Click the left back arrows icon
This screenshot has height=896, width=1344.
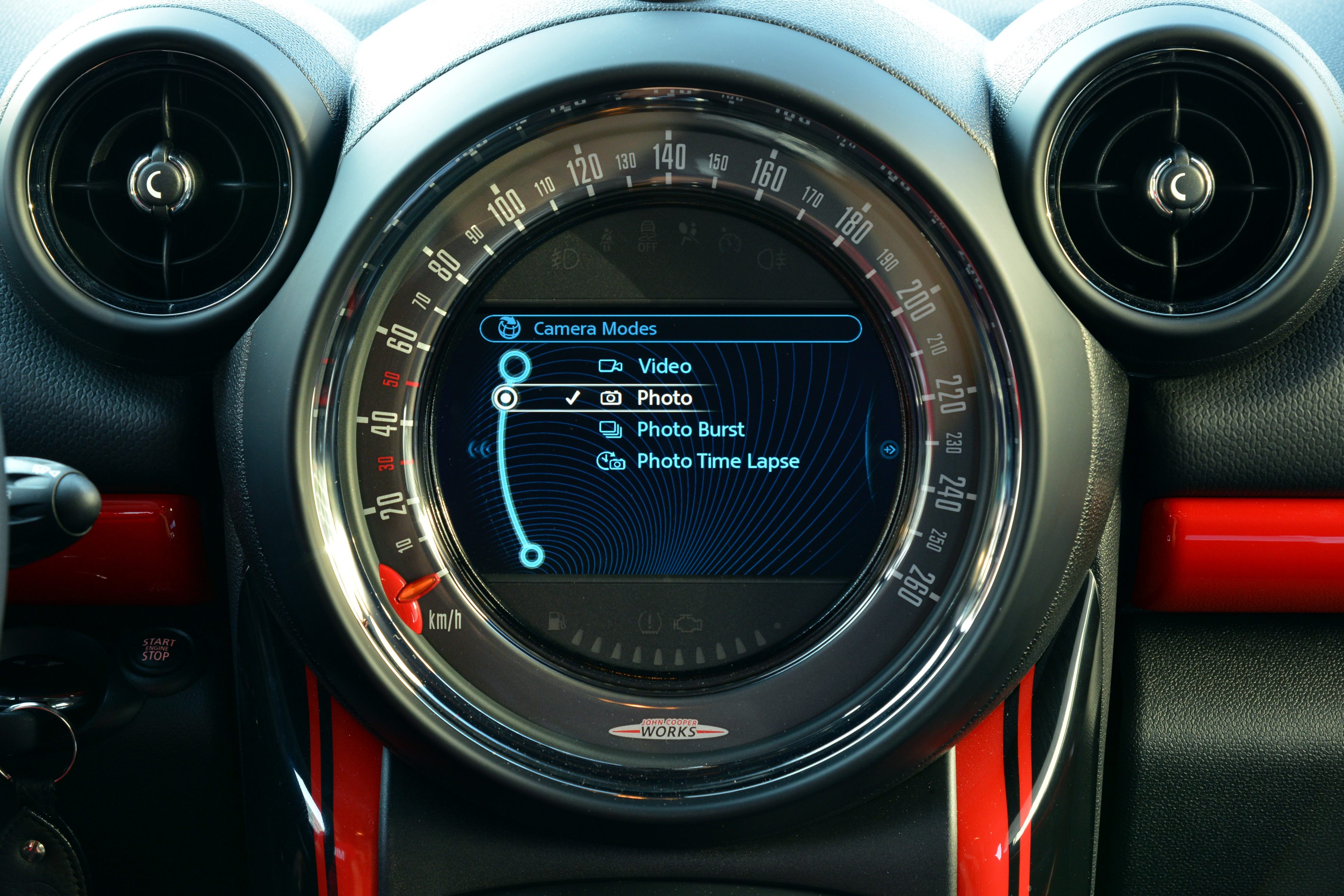click(x=479, y=450)
